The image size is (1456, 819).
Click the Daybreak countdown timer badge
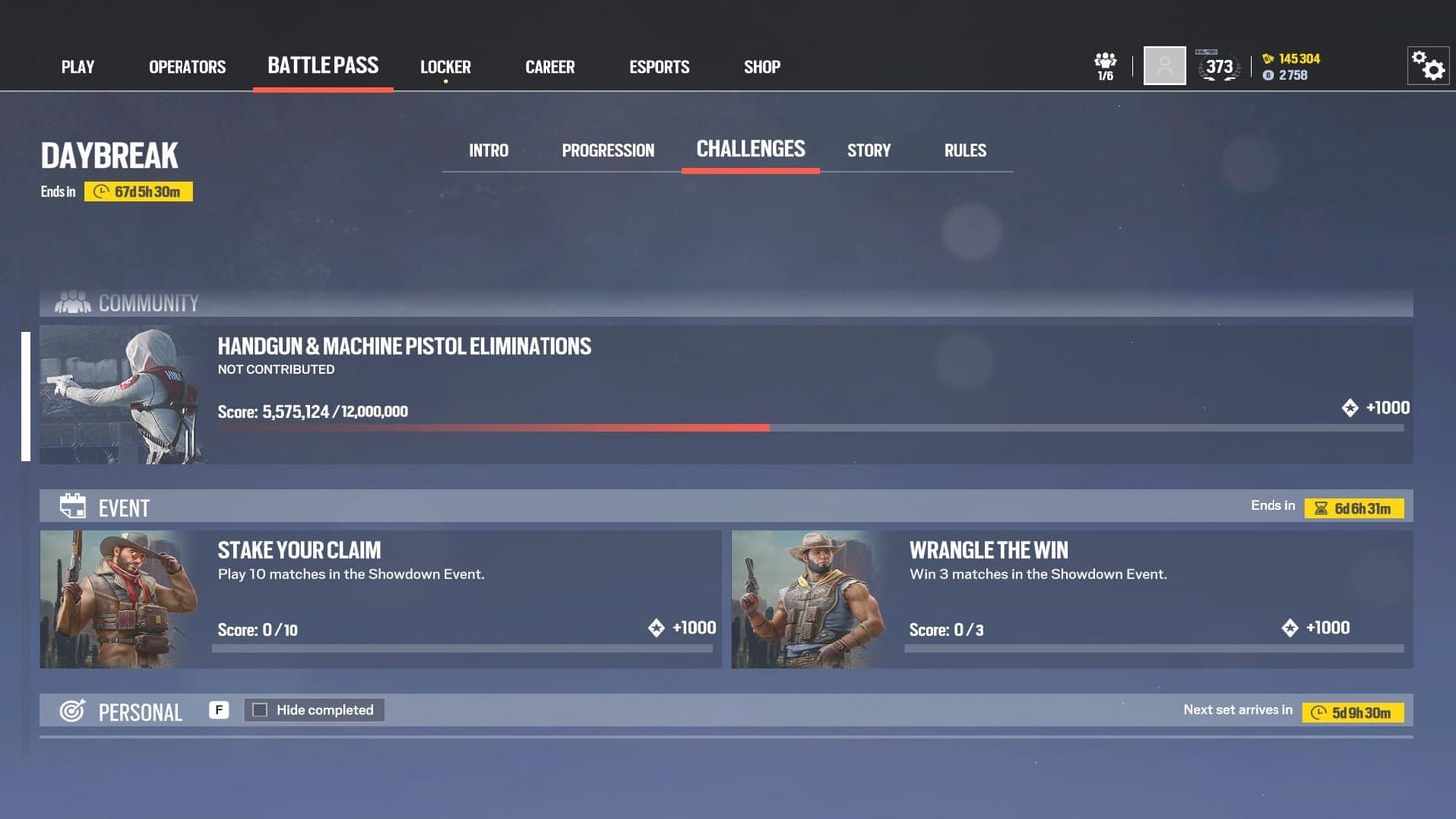pyautogui.click(x=139, y=190)
